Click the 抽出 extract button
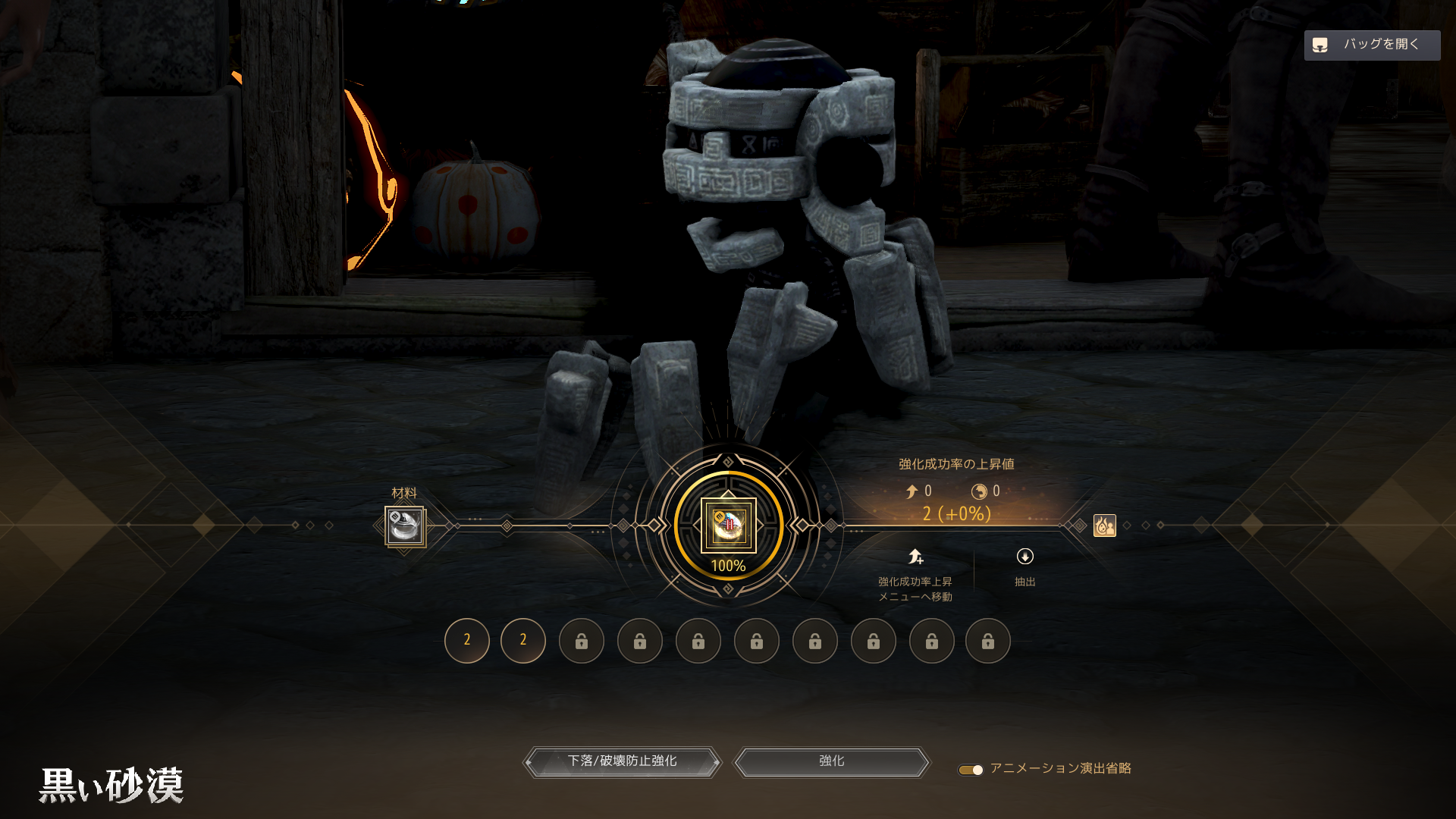Viewport: 1456px width, 819px height. click(x=1025, y=566)
